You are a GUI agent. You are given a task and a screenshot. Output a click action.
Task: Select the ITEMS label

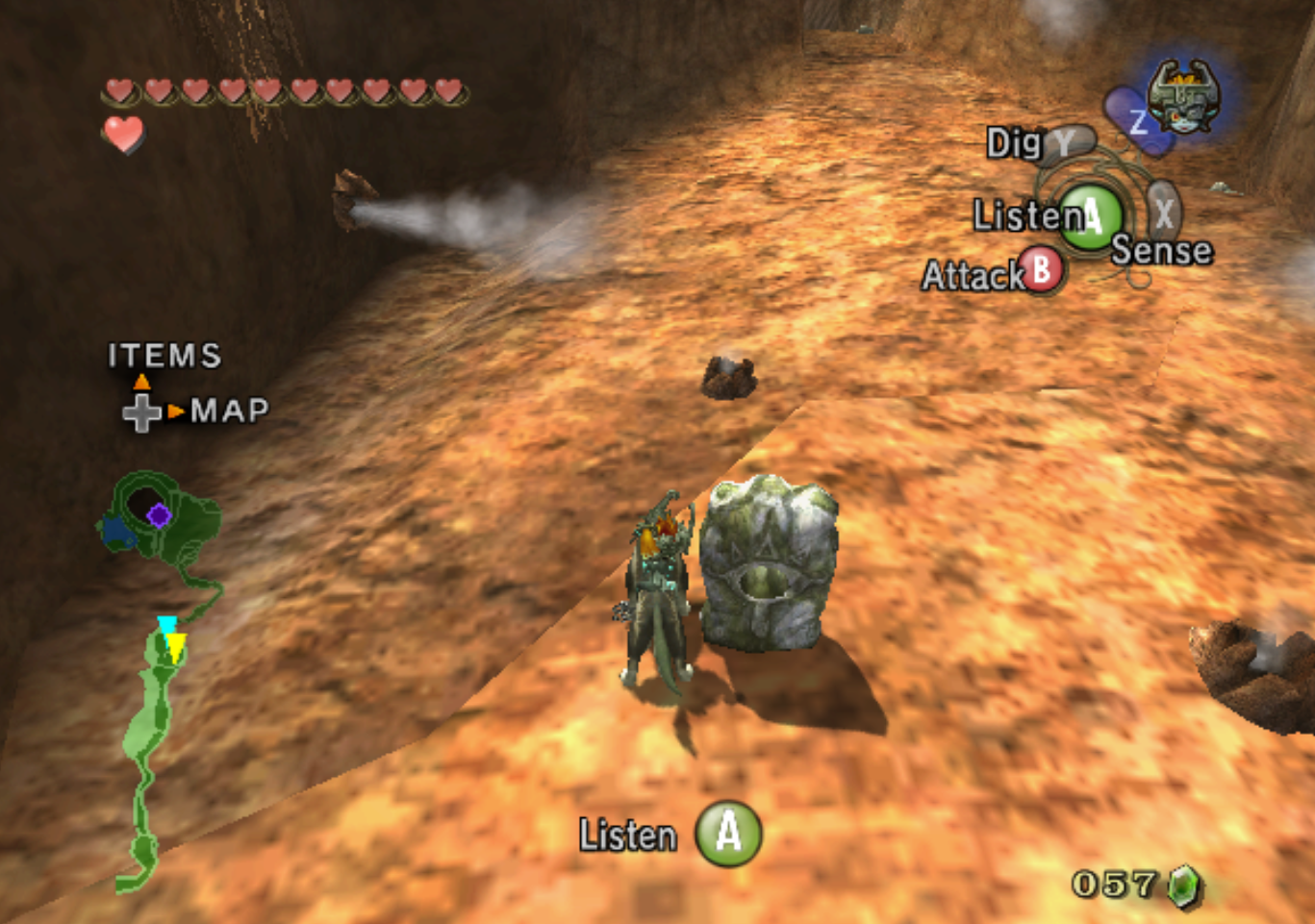tap(164, 357)
